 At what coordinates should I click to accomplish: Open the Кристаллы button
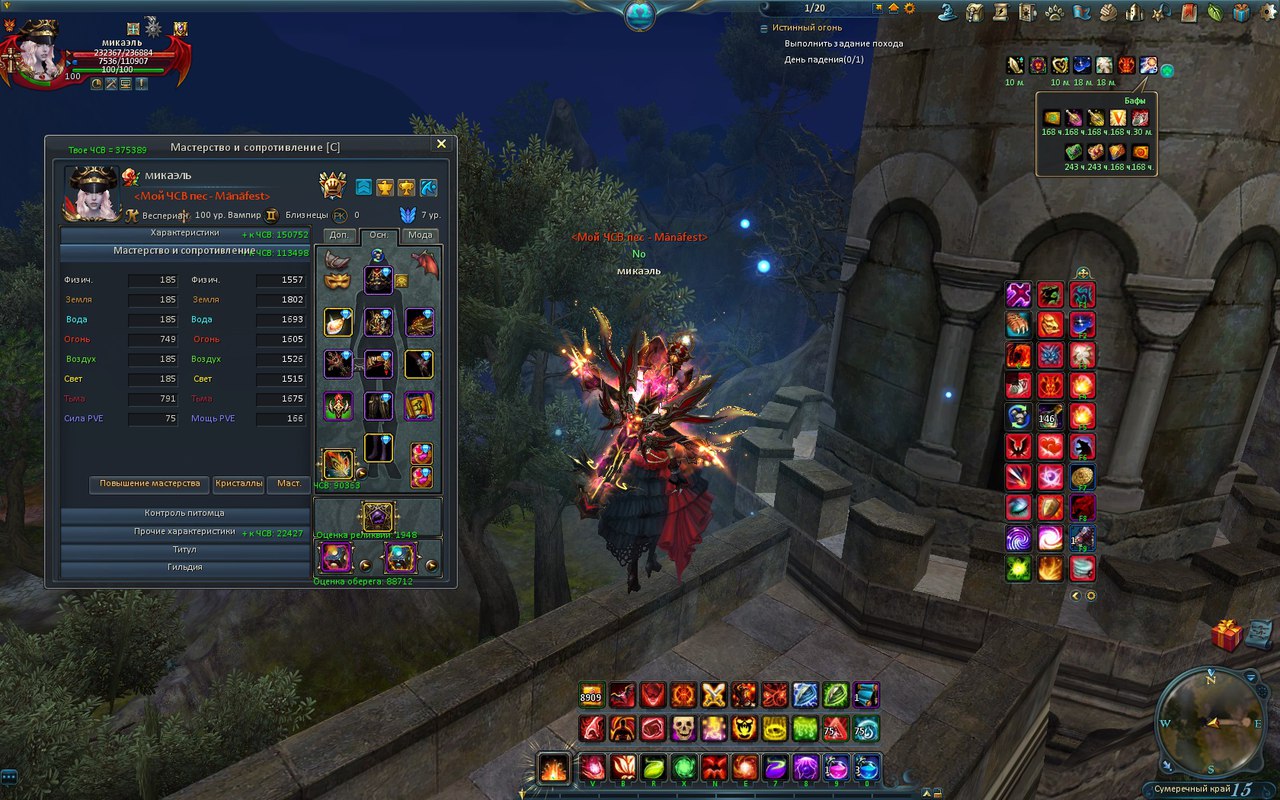pos(239,484)
